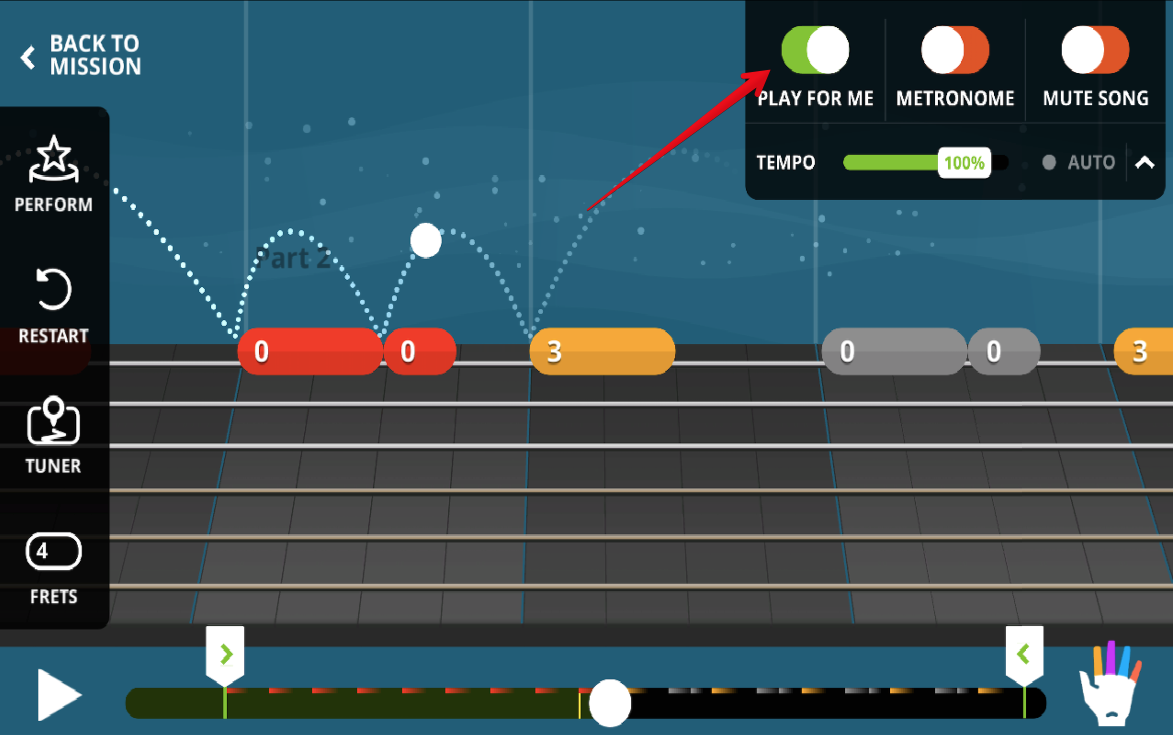
Task: Change the Frets setting
Action: coord(53,566)
